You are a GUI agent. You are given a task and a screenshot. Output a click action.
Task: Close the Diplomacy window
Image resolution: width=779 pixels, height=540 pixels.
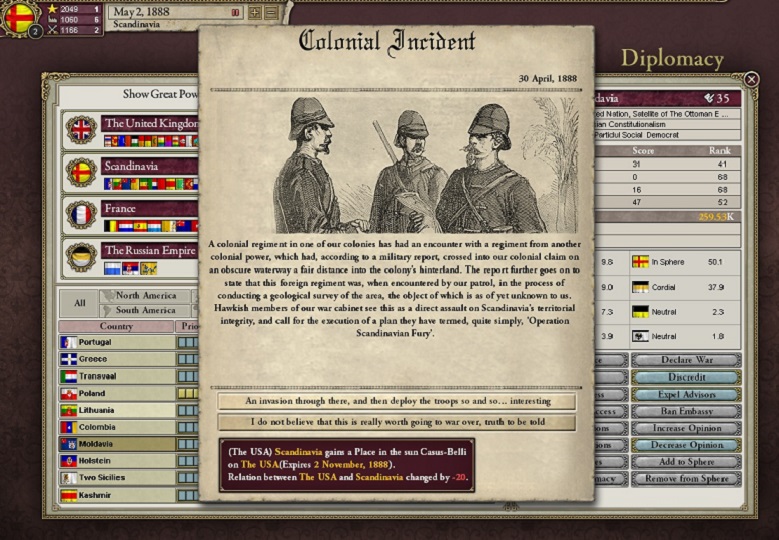coord(752,79)
